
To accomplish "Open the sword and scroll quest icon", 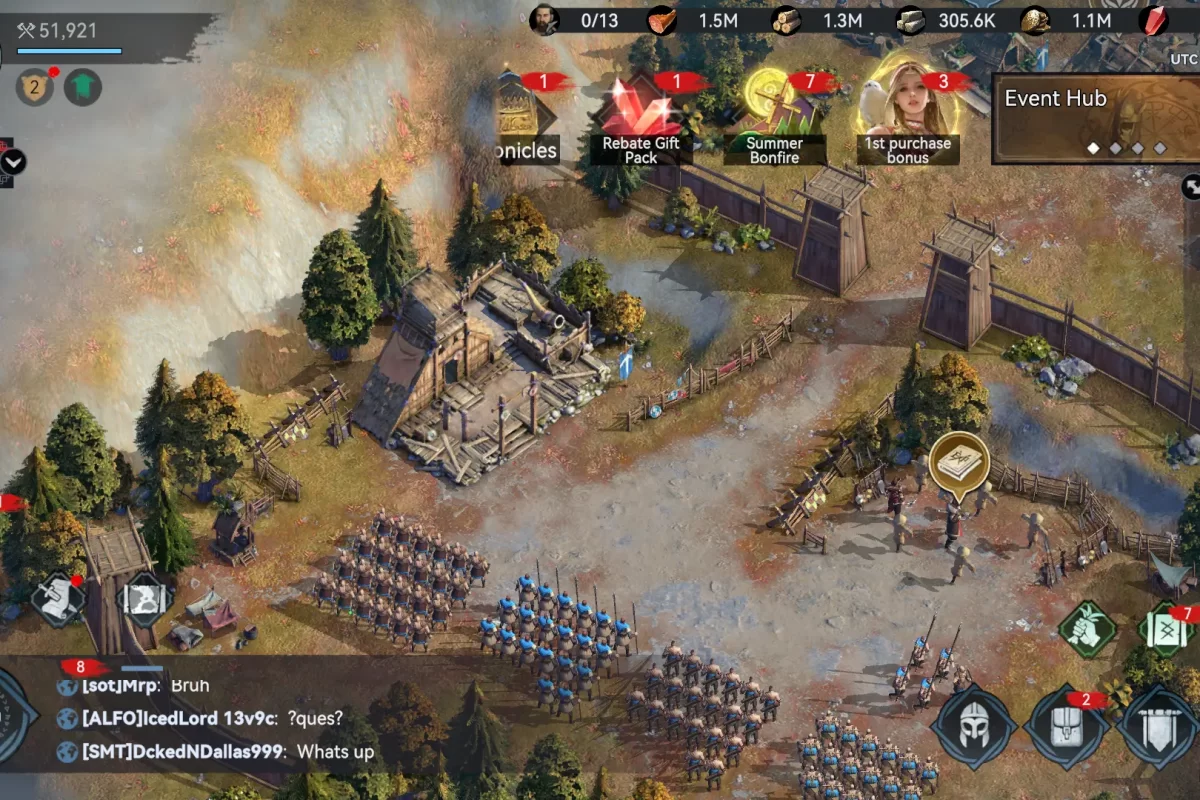I will [56, 599].
